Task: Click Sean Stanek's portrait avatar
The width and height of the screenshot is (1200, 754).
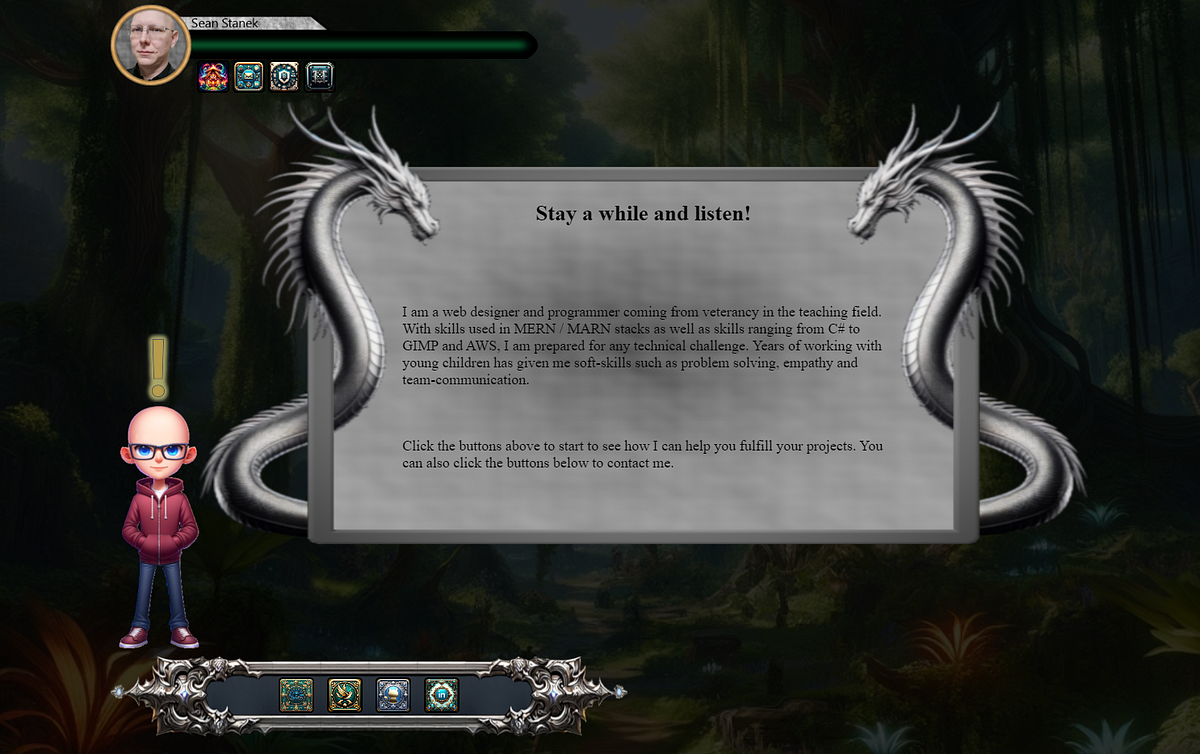Action: [149, 45]
